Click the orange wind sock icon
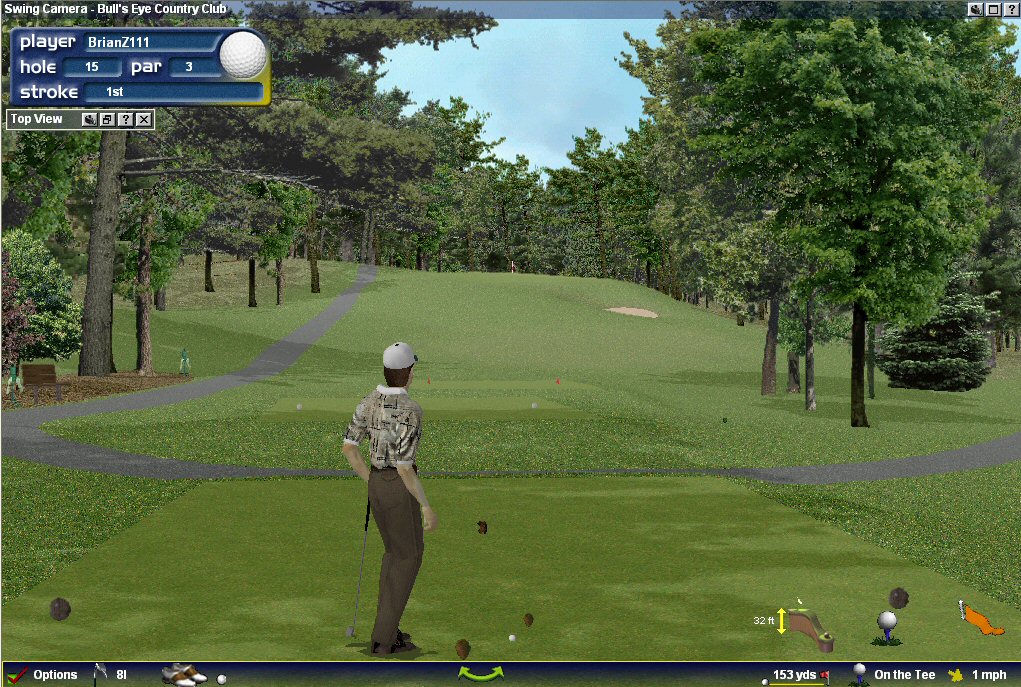Screen dimensions: 1021x687 click(980, 619)
